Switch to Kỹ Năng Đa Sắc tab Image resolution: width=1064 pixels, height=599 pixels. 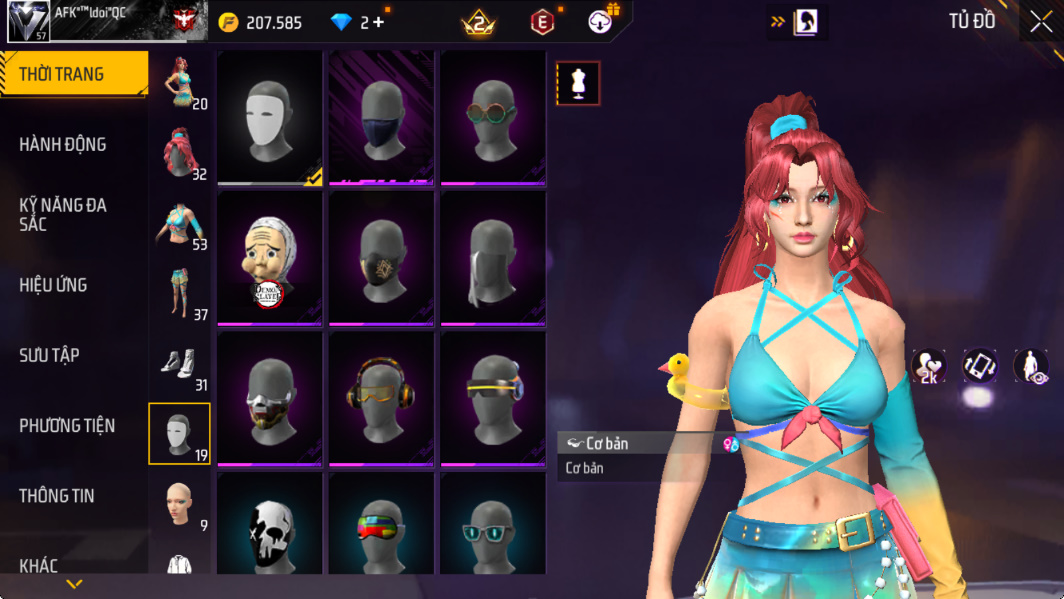pyautogui.click(x=63, y=214)
